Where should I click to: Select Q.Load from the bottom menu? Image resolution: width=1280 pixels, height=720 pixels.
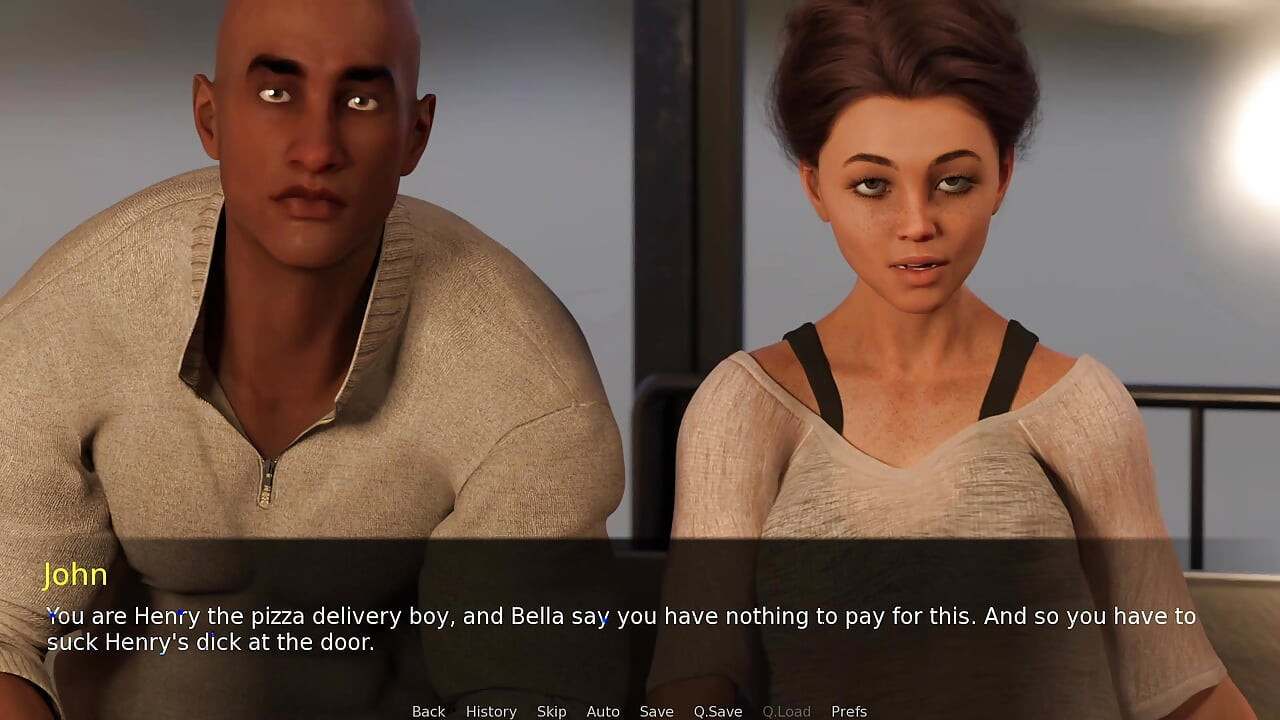[786, 711]
